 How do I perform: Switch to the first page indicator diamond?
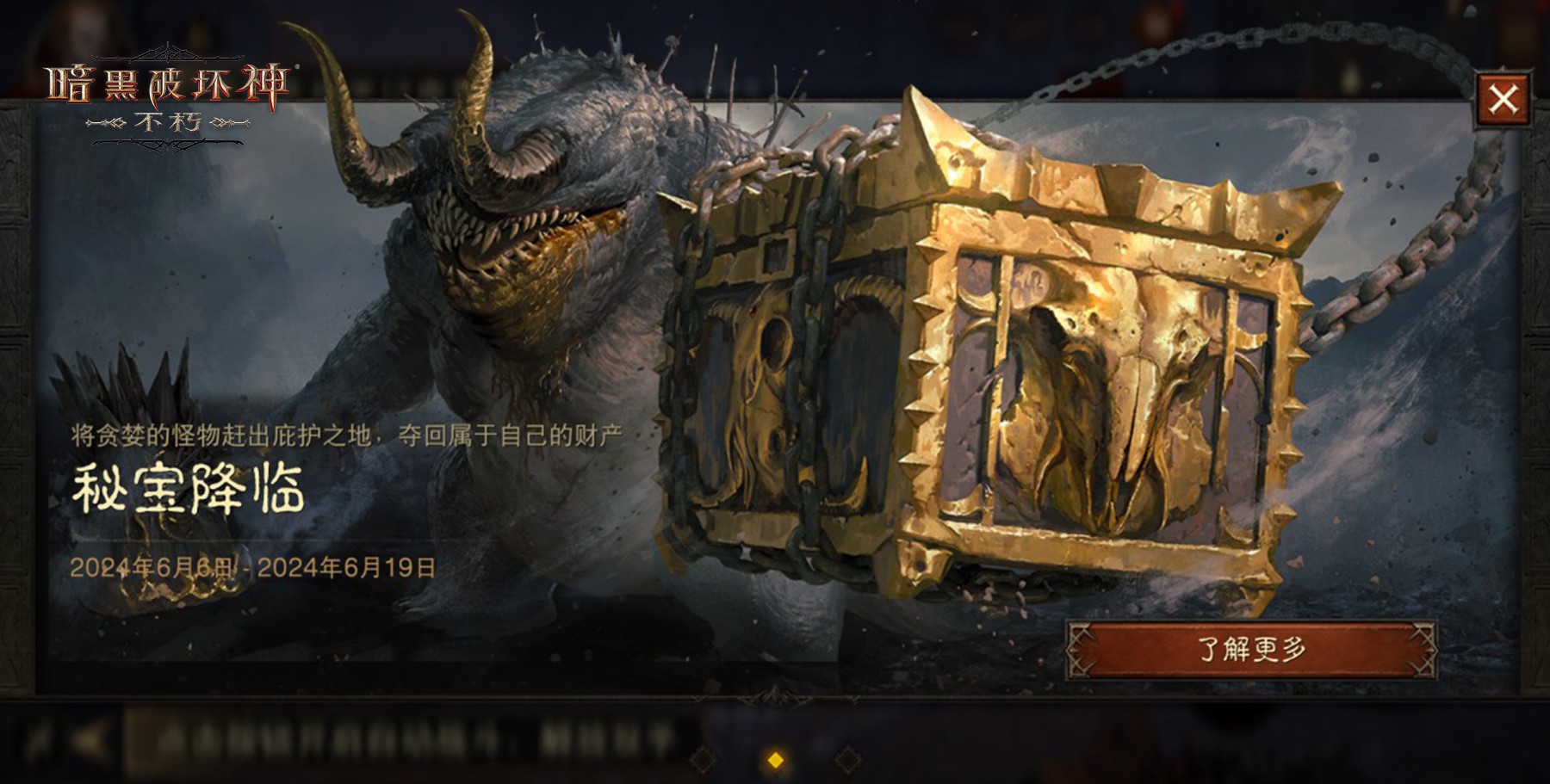coord(703,759)
